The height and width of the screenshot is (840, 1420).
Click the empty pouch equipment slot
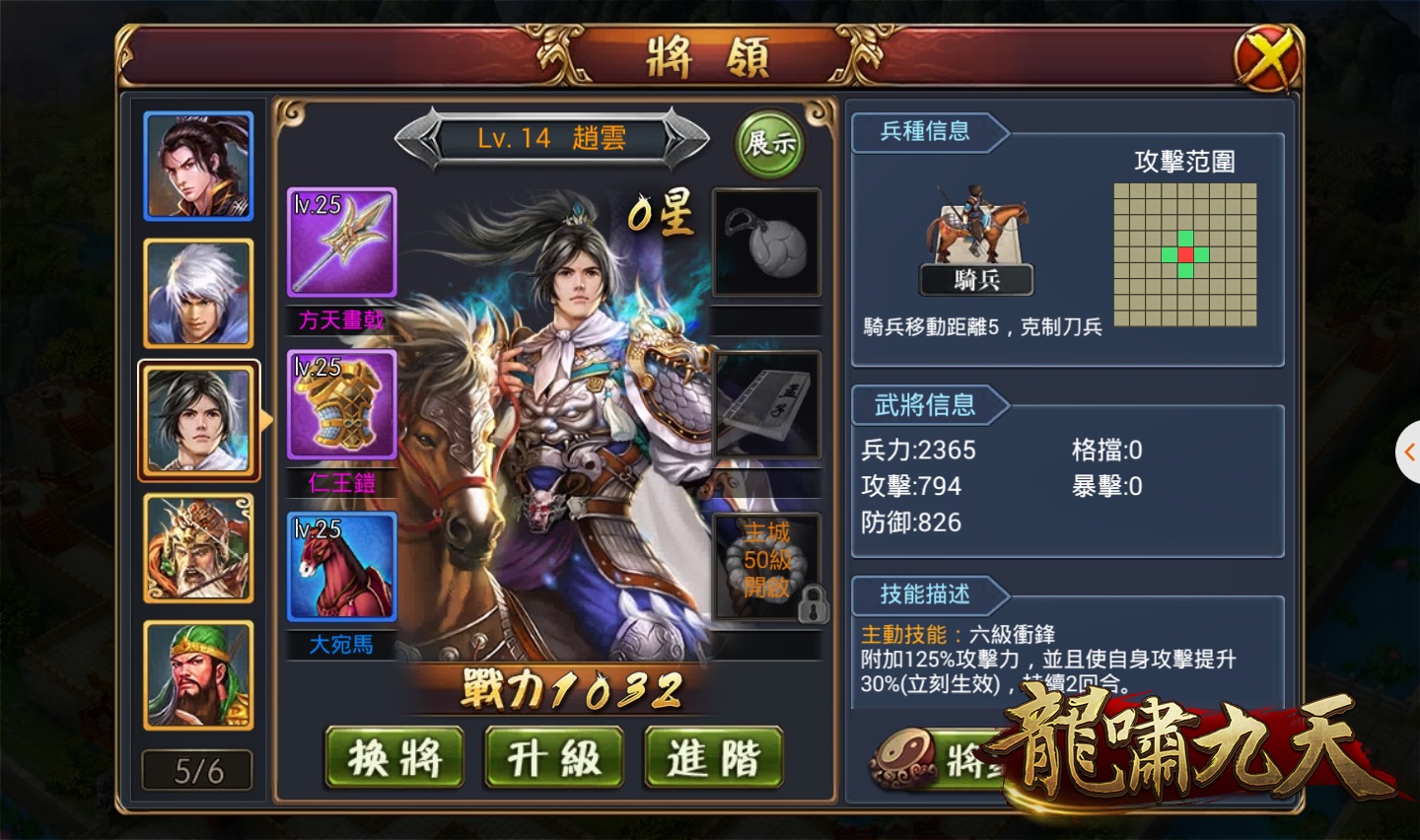(767, 240)
